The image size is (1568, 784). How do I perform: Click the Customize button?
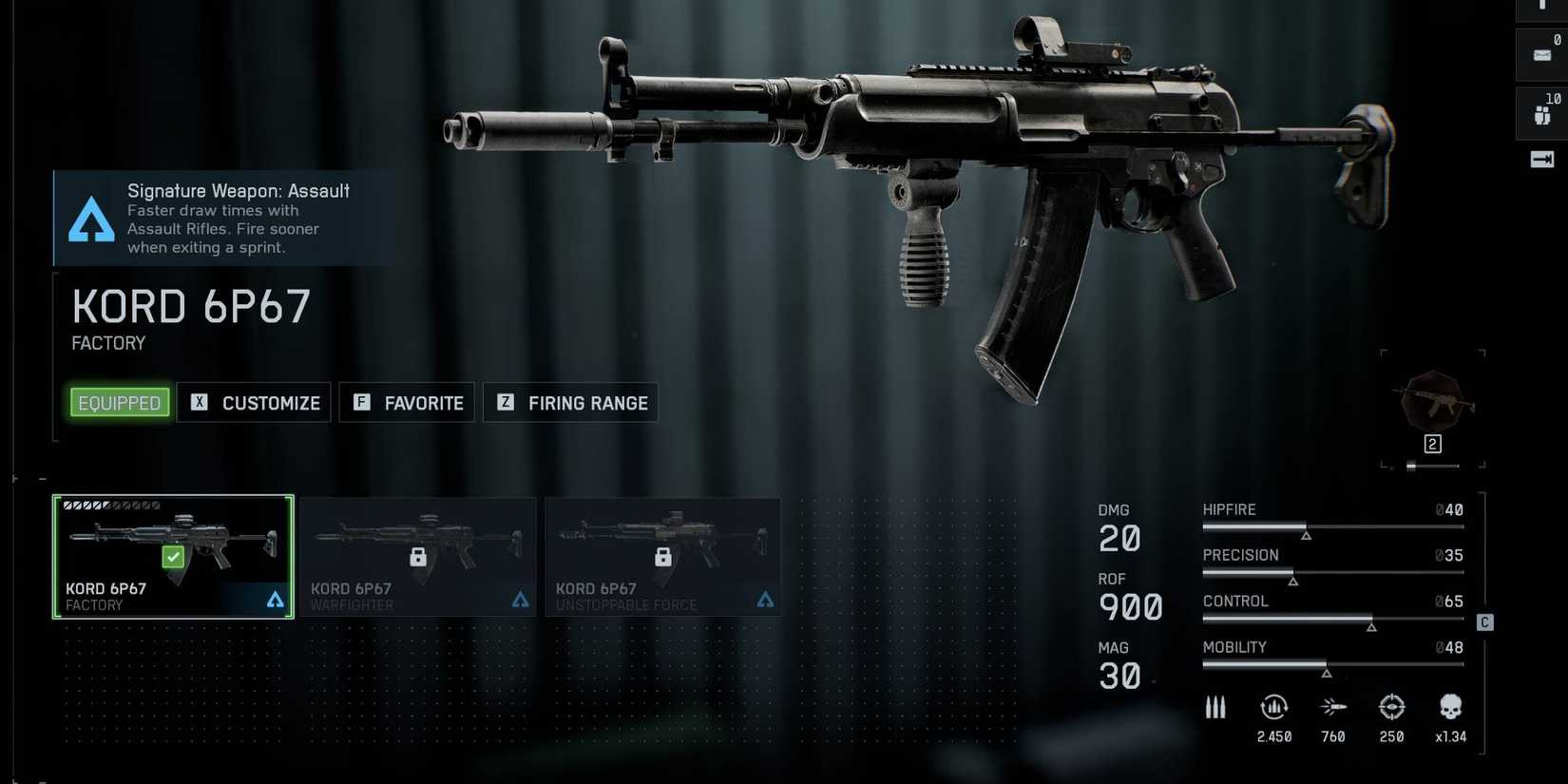(254, 402)
